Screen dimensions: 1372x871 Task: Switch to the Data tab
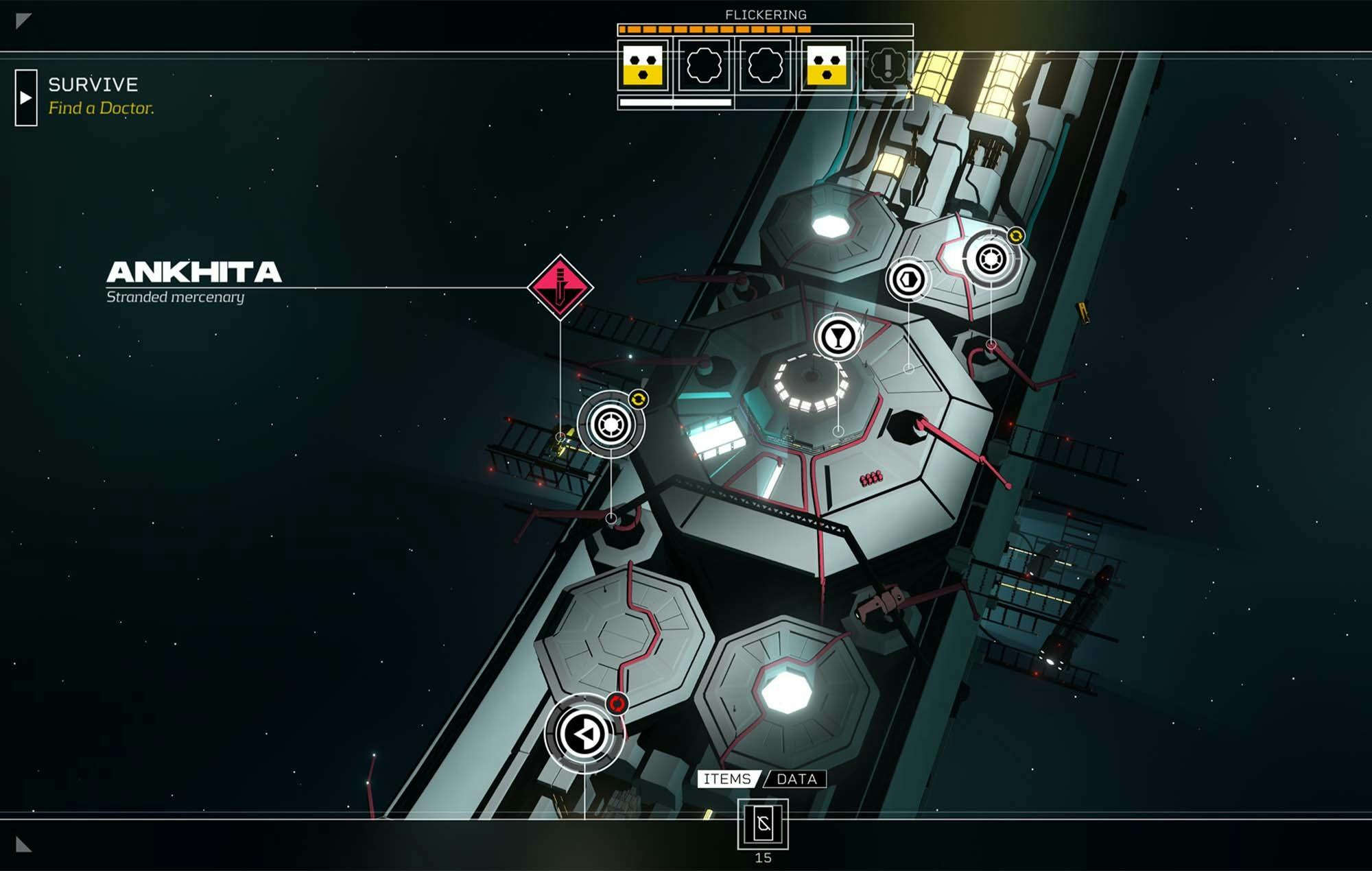pyautogui.click(x=796, y=779)
